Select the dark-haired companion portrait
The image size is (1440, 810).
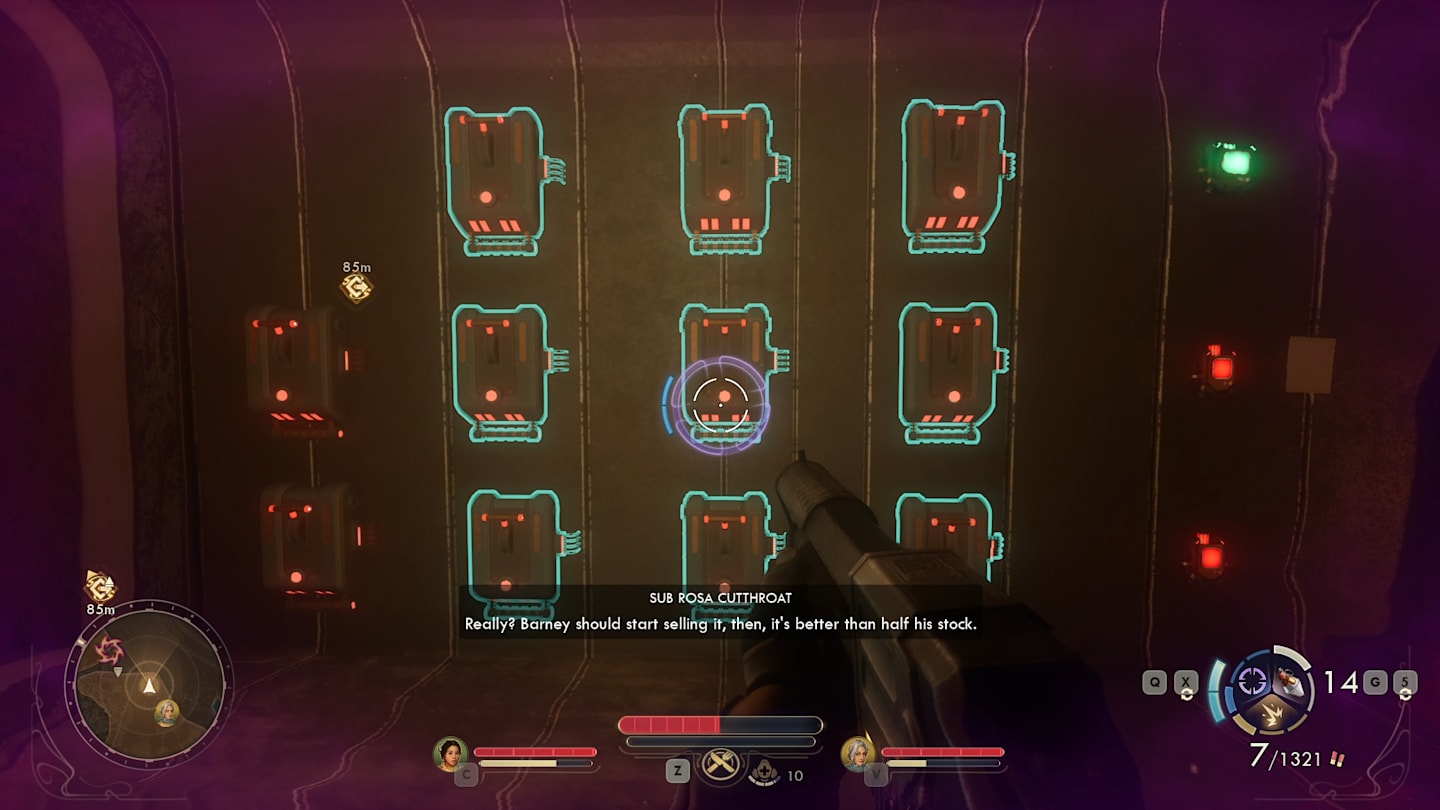(450, 754)
